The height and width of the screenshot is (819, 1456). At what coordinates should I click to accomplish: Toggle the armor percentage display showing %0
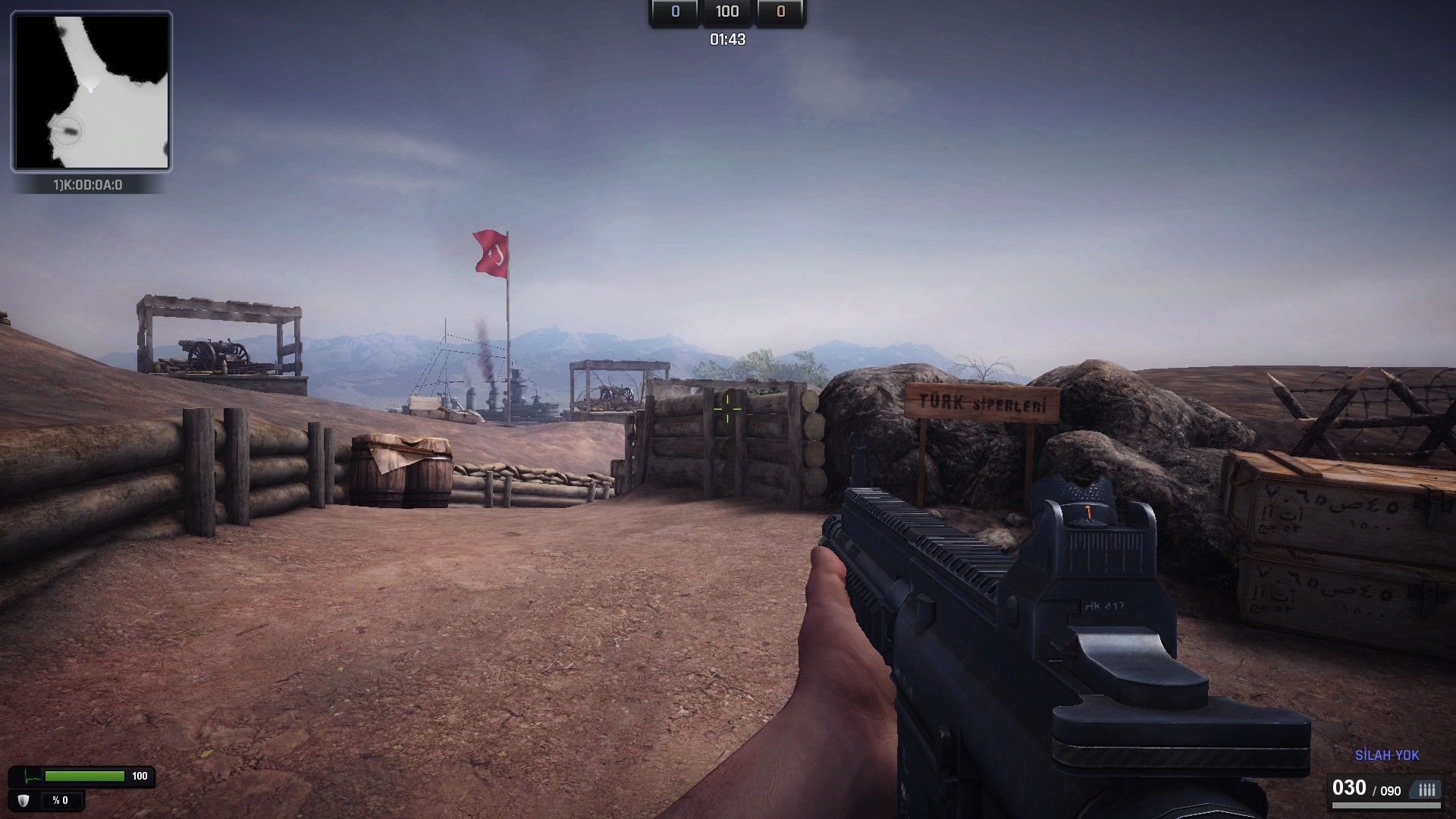(x=60, y=800)
